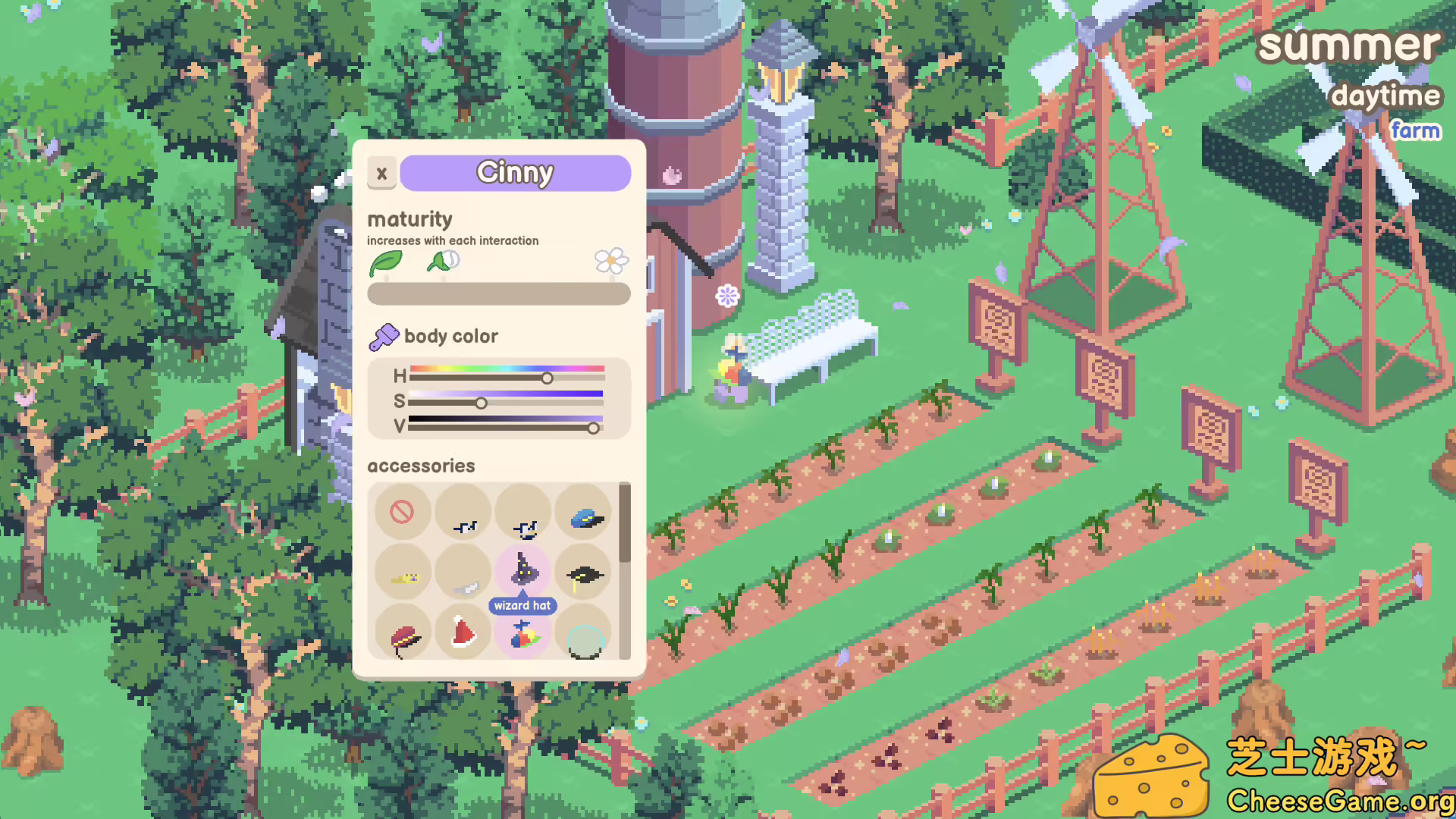
Task: Select the black graduation cap accessory
Action: tap(583, 573)
